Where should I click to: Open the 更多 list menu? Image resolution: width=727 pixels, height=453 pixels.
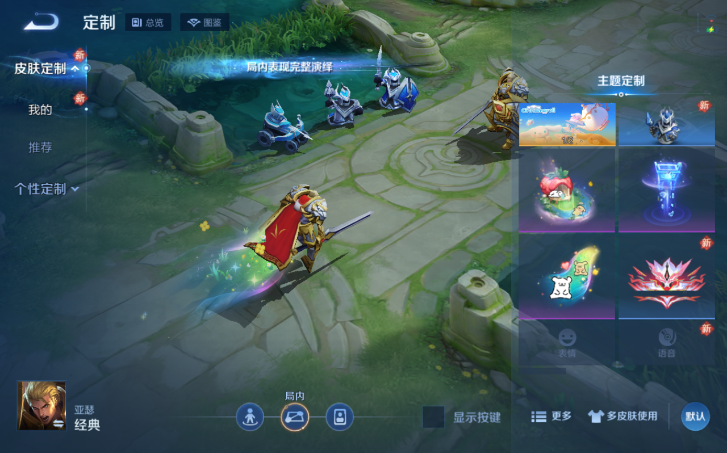click(x=551, y=416)
